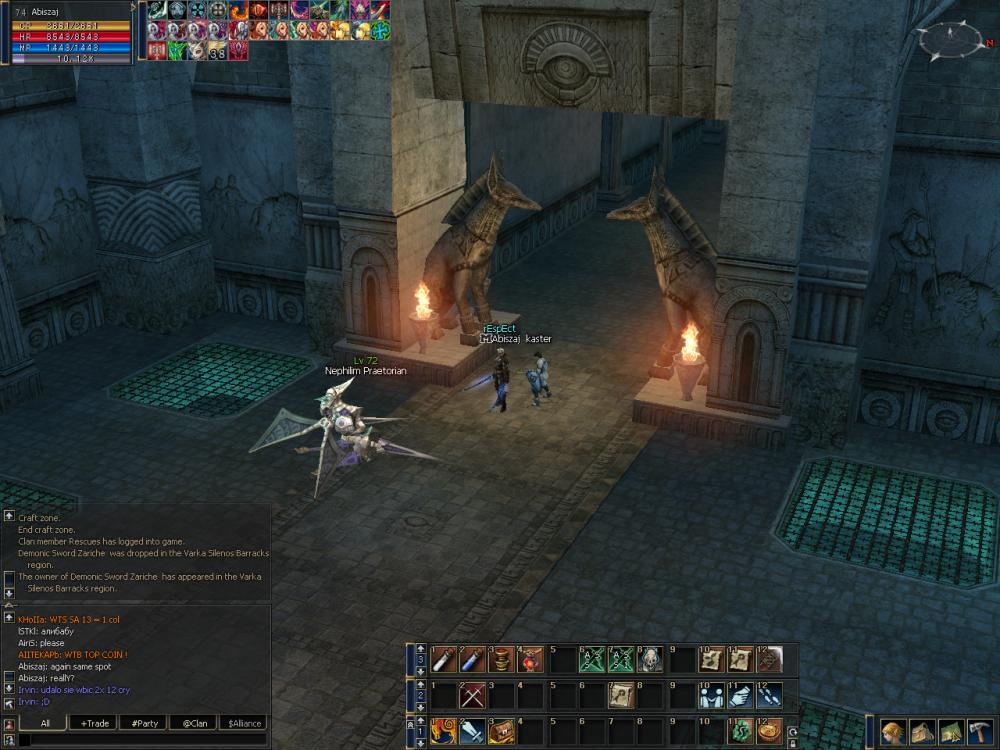1000x750 pixels.
Task: Switch to the +Trade chat tab
Action: (x=95, y=722)
